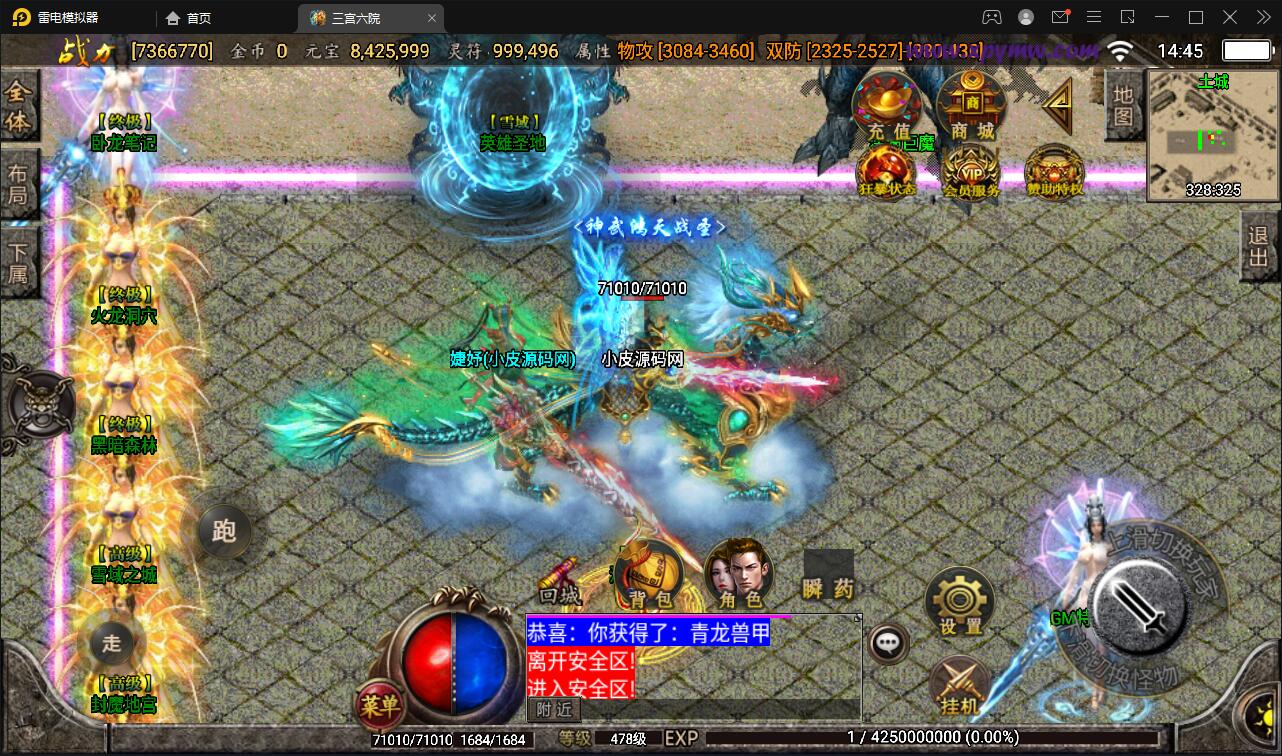The image size is (1282, 756).
Task: Open the 赞助特权 sponsor privileges
Action: click(x=1054, y=172)
